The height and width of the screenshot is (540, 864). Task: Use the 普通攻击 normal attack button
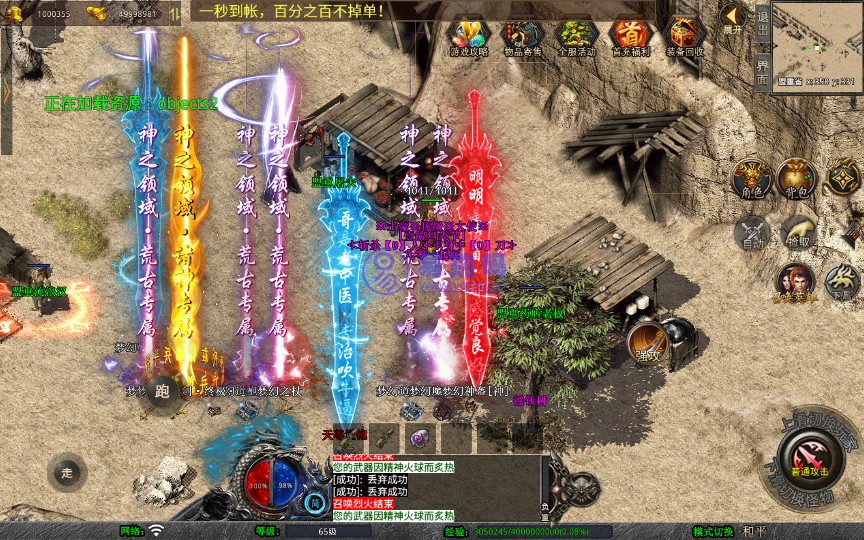(x=808, y=462)
